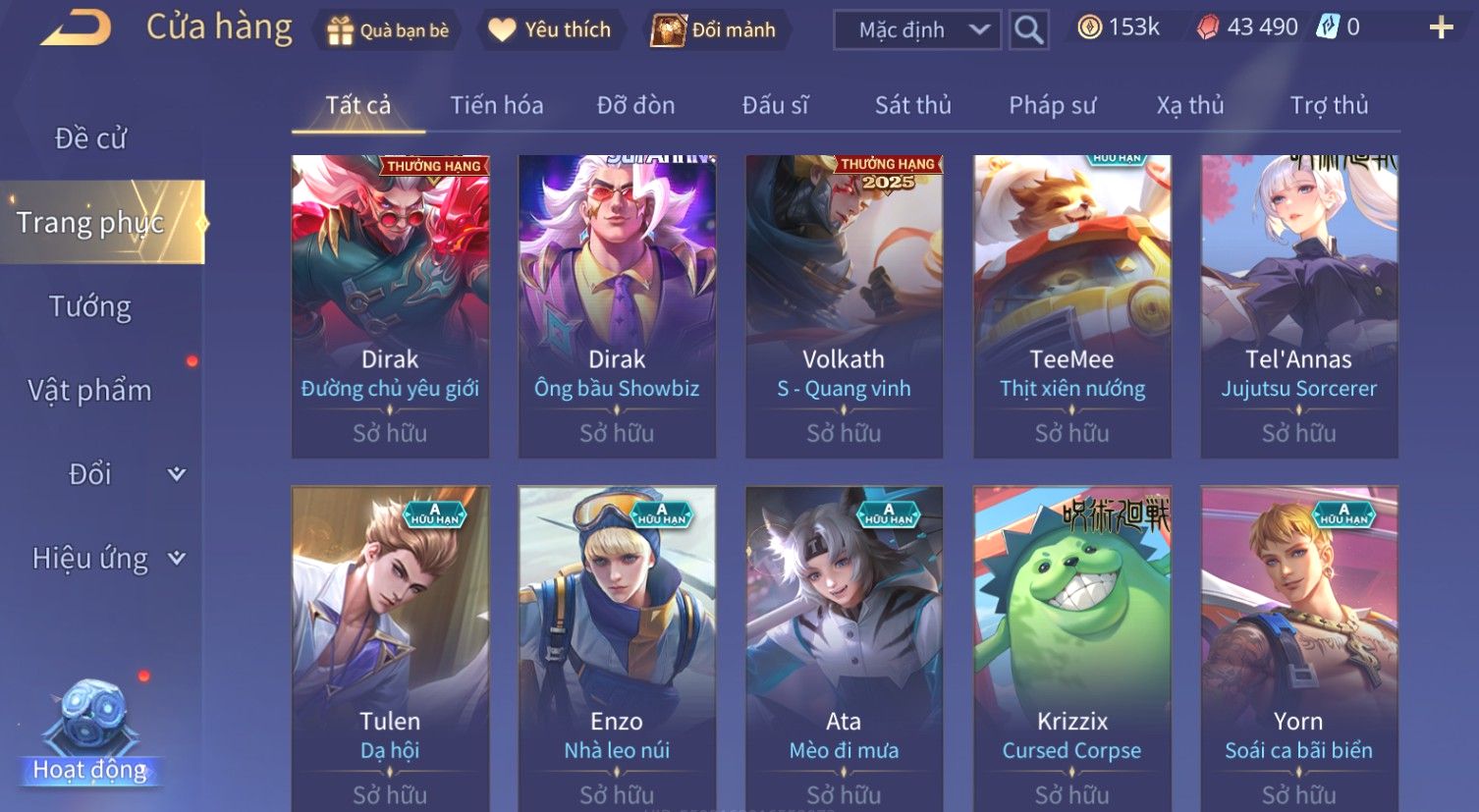Select the Sát thủ category tab

click(912, 105)
